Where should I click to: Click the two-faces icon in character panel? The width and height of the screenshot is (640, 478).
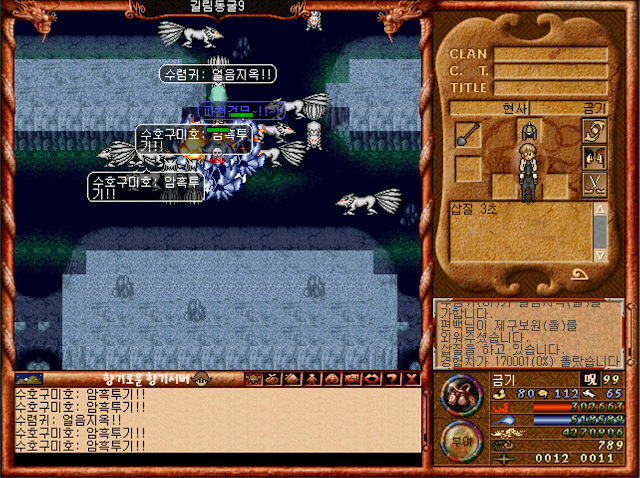[x=594, y=157]
